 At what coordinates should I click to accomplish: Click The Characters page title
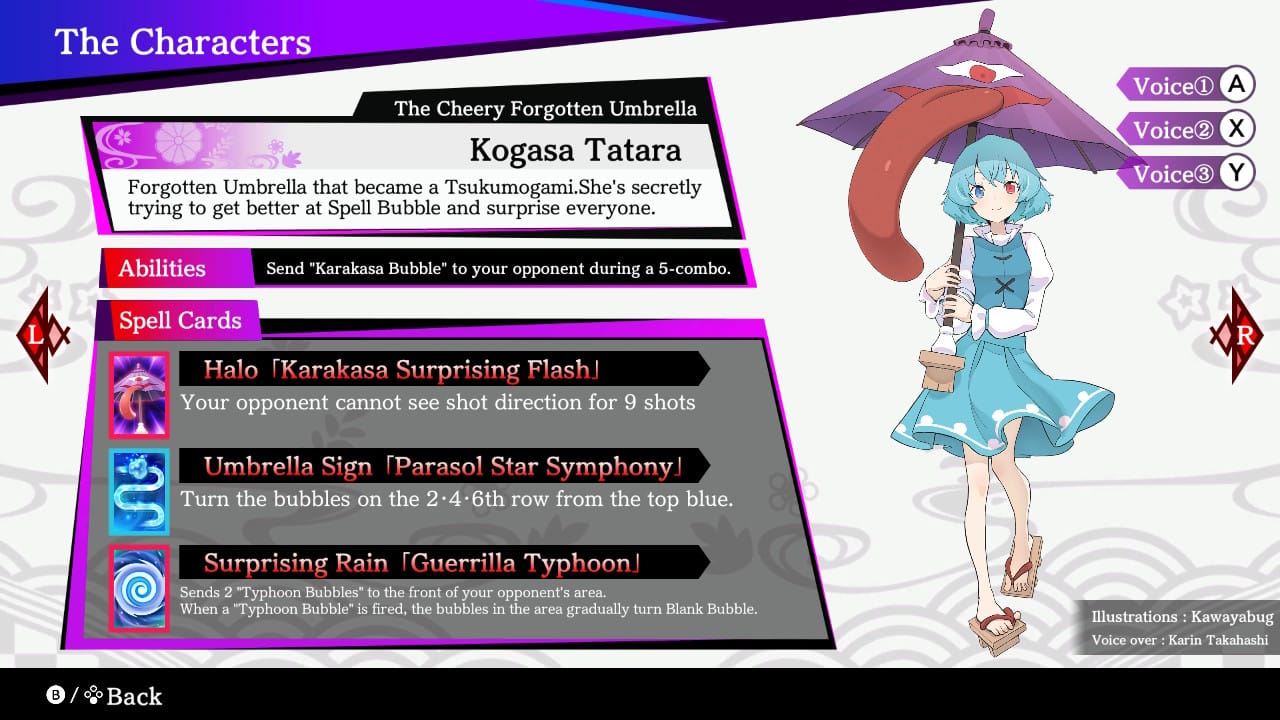click(x=183, y=42)
